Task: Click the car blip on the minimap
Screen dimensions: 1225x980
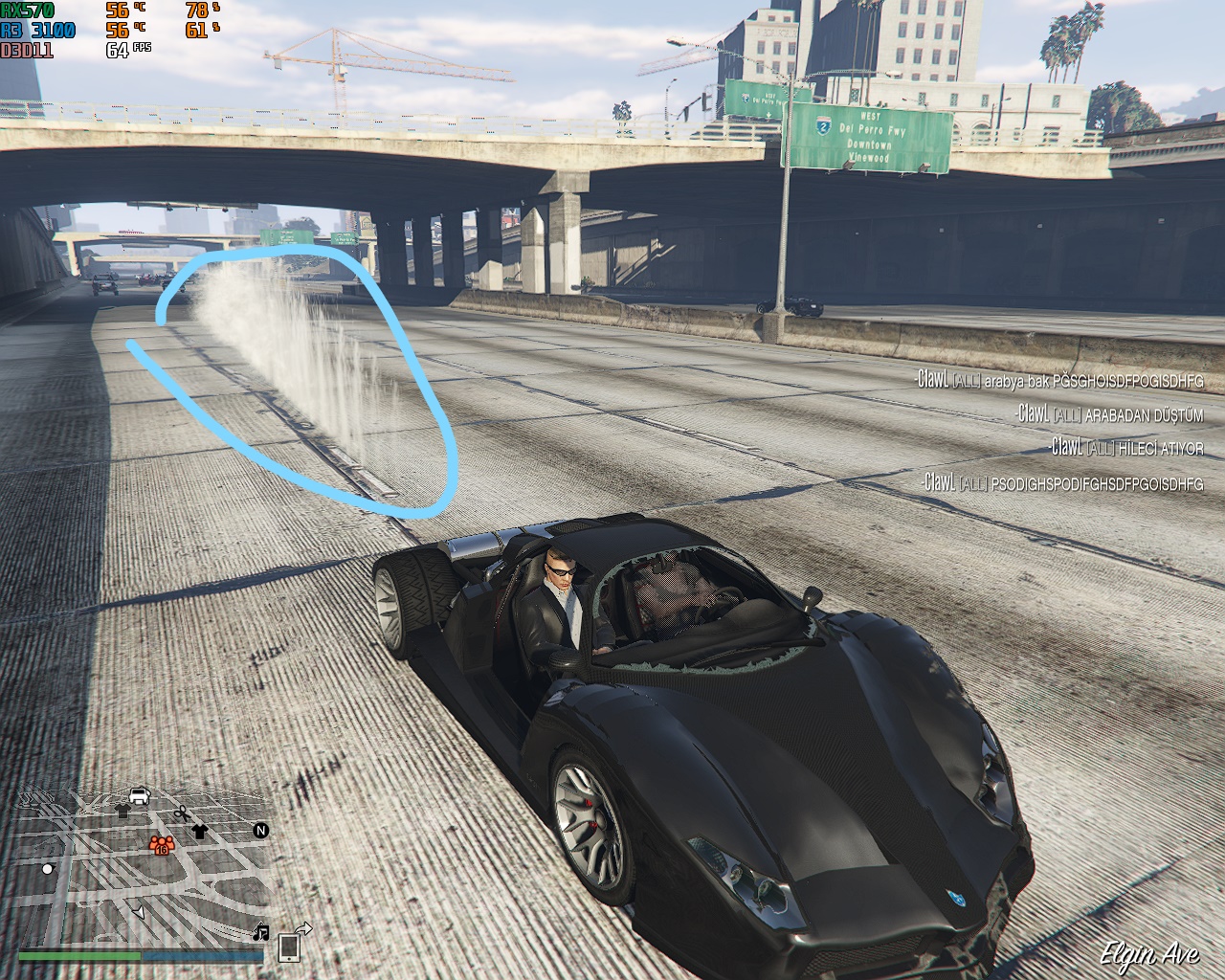Action: 139,795
